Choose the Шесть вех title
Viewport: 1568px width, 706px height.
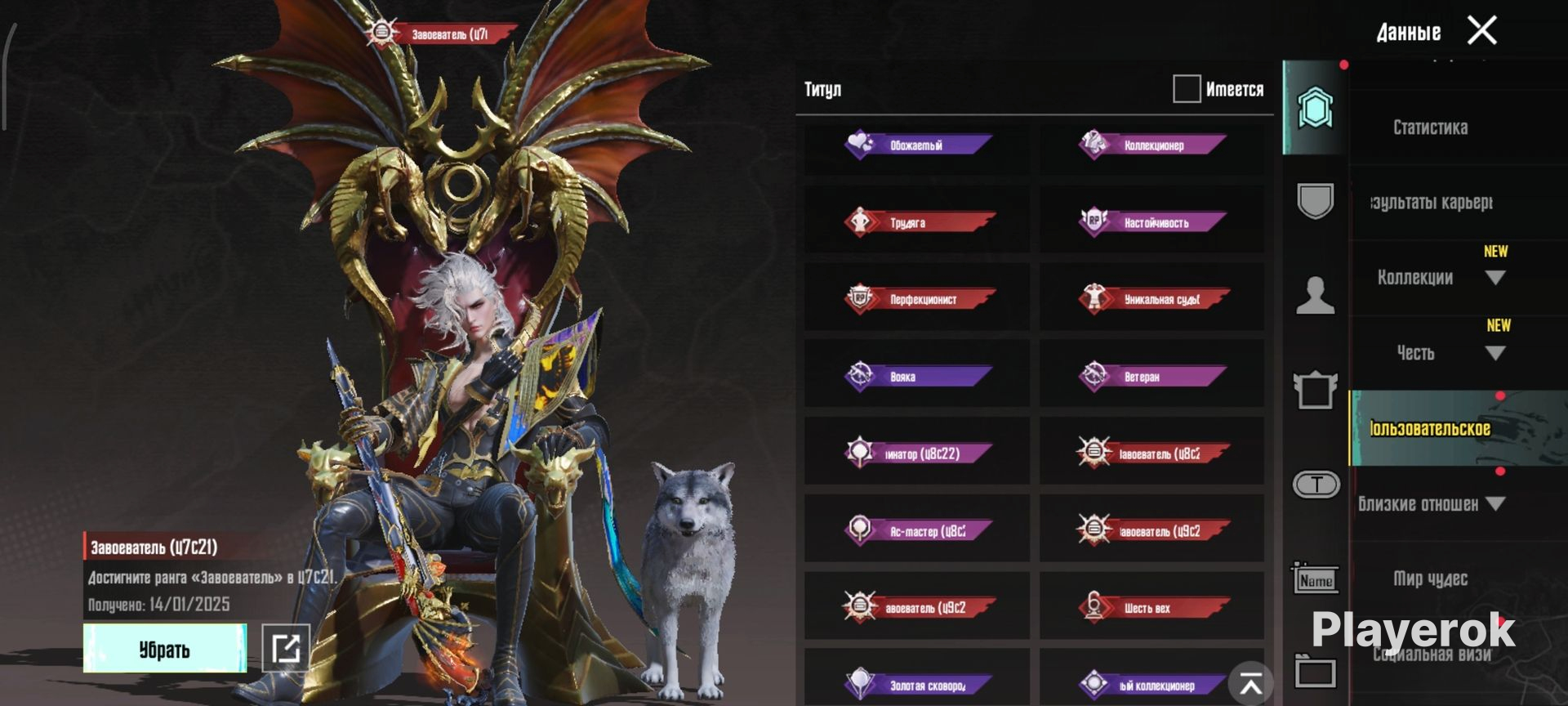pyautogui.click(x=1151, y=608)
